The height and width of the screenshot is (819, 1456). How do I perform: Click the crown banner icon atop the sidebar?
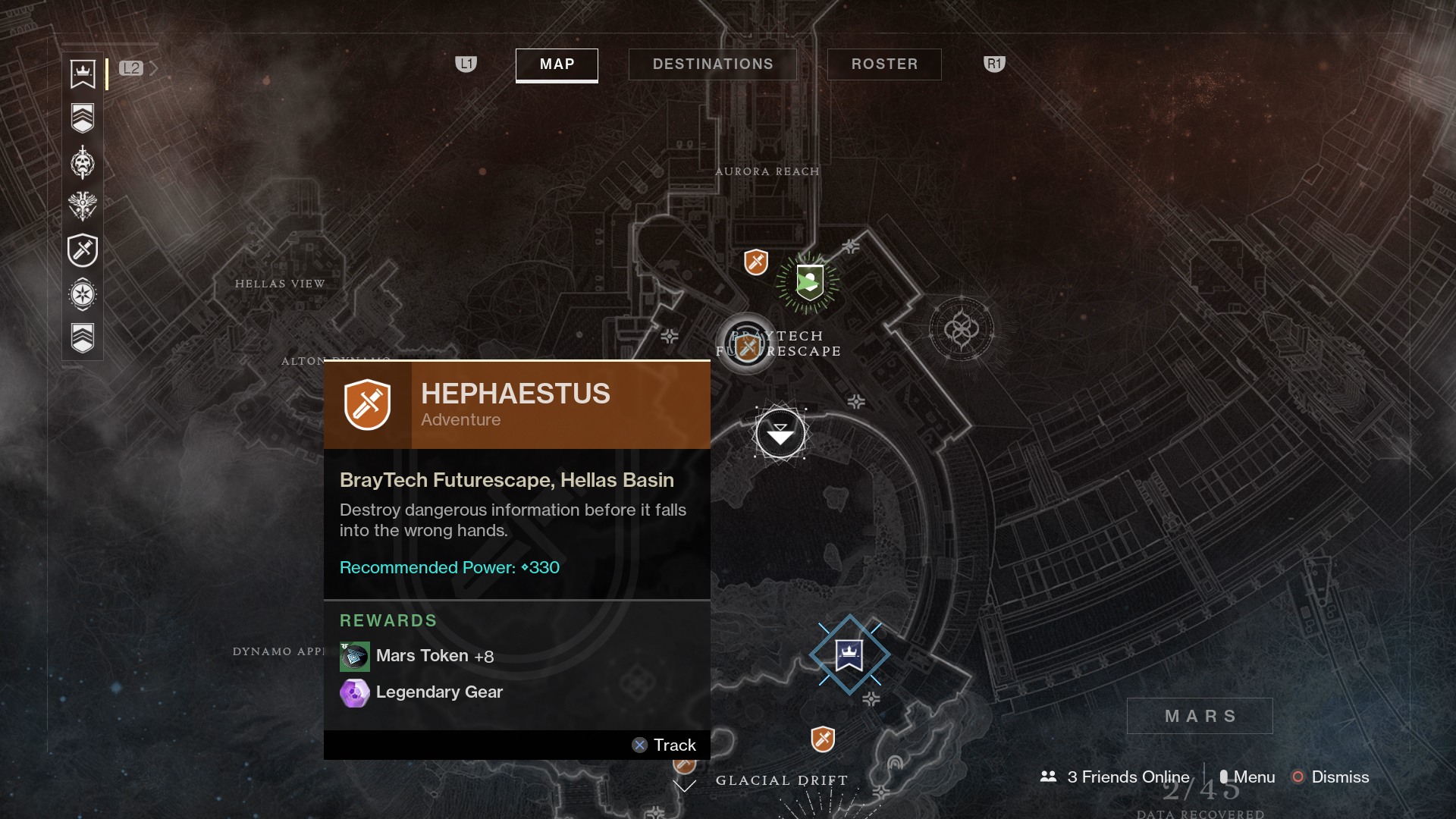pyautogui.click(x=82, y=74)
